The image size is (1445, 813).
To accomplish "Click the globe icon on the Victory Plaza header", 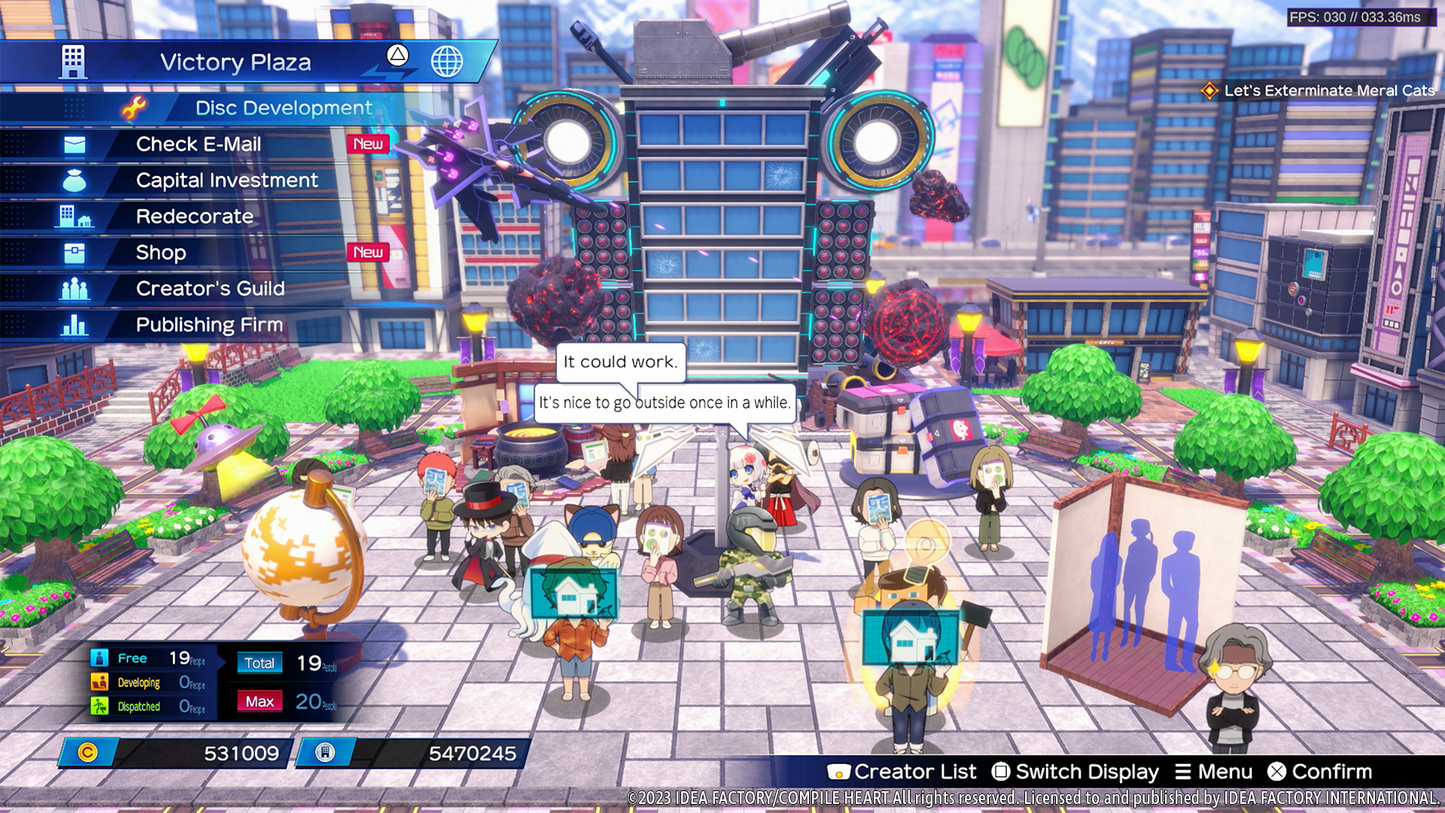I will tap(445, 61).
